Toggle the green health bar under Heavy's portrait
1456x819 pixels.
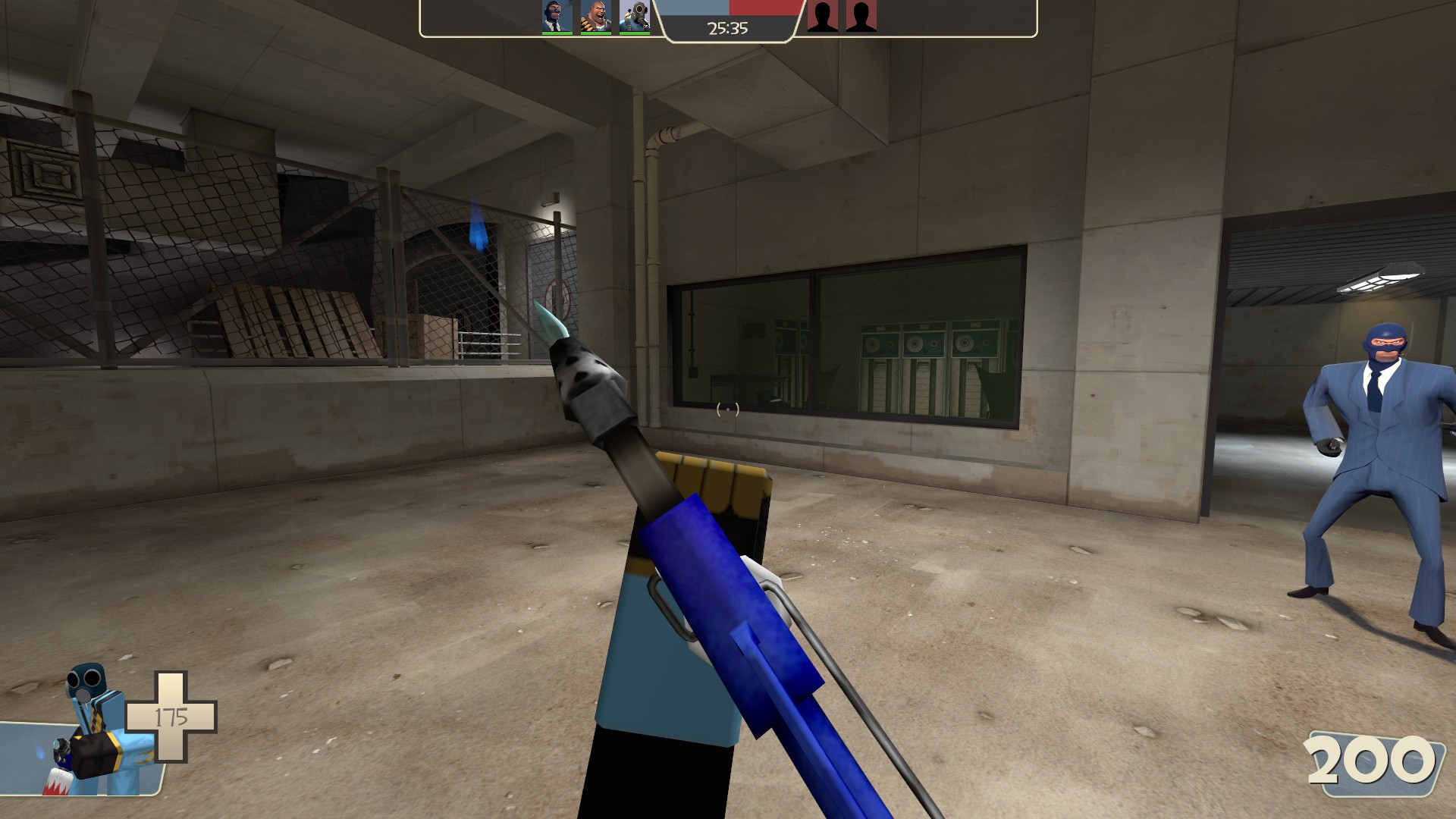597,32
